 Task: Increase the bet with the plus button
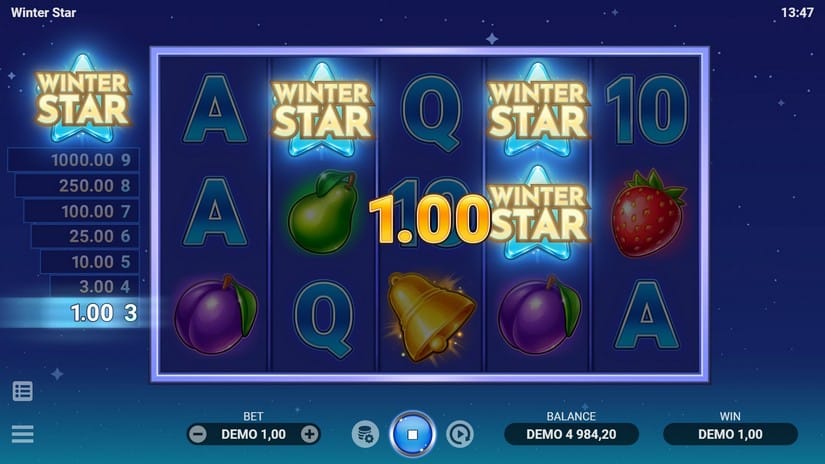[x=310, y=434]
